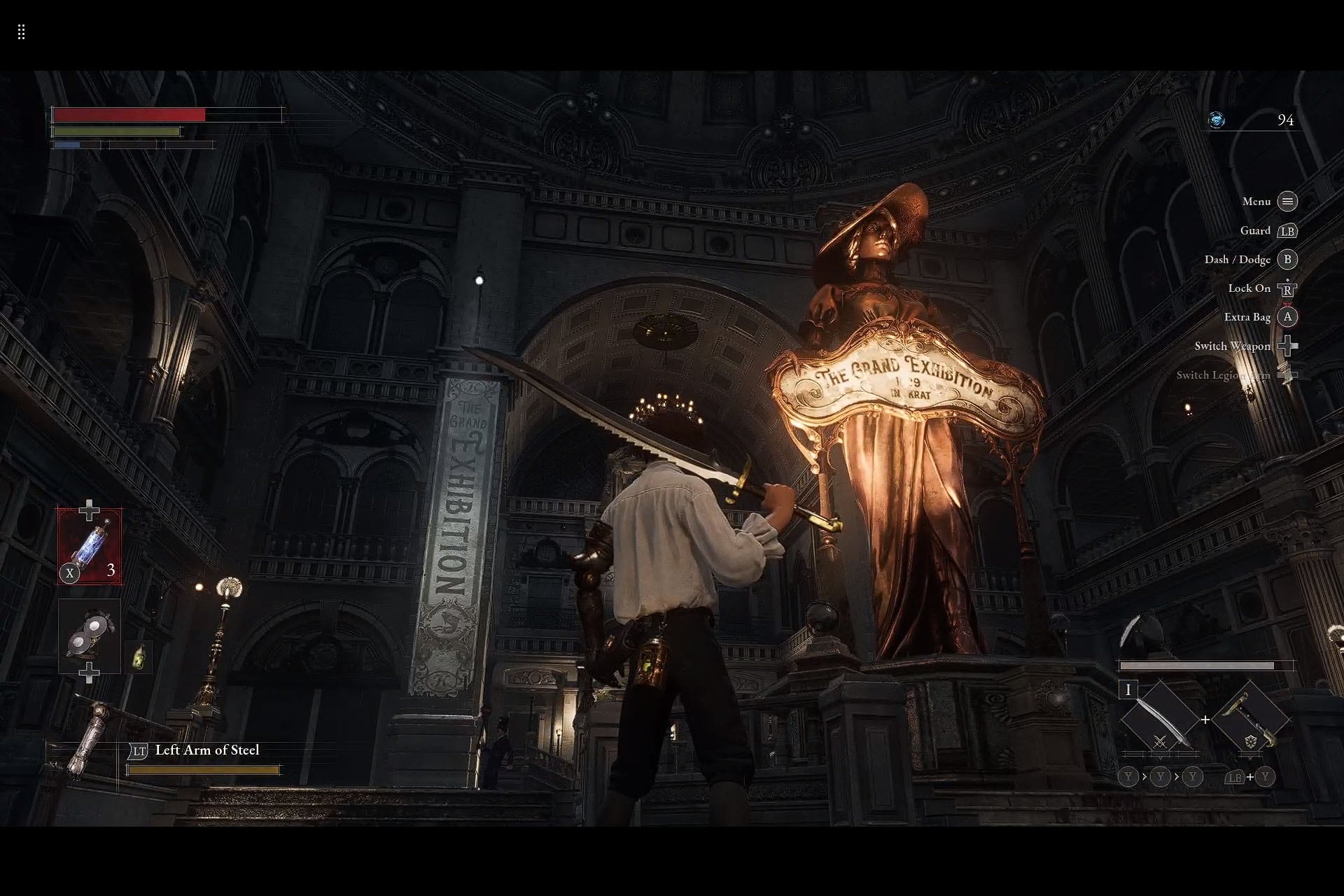Screen dimensions: 1344x896
Task: Select the grinder item in the lower belt slot
Action: click(x=90, y=635)
